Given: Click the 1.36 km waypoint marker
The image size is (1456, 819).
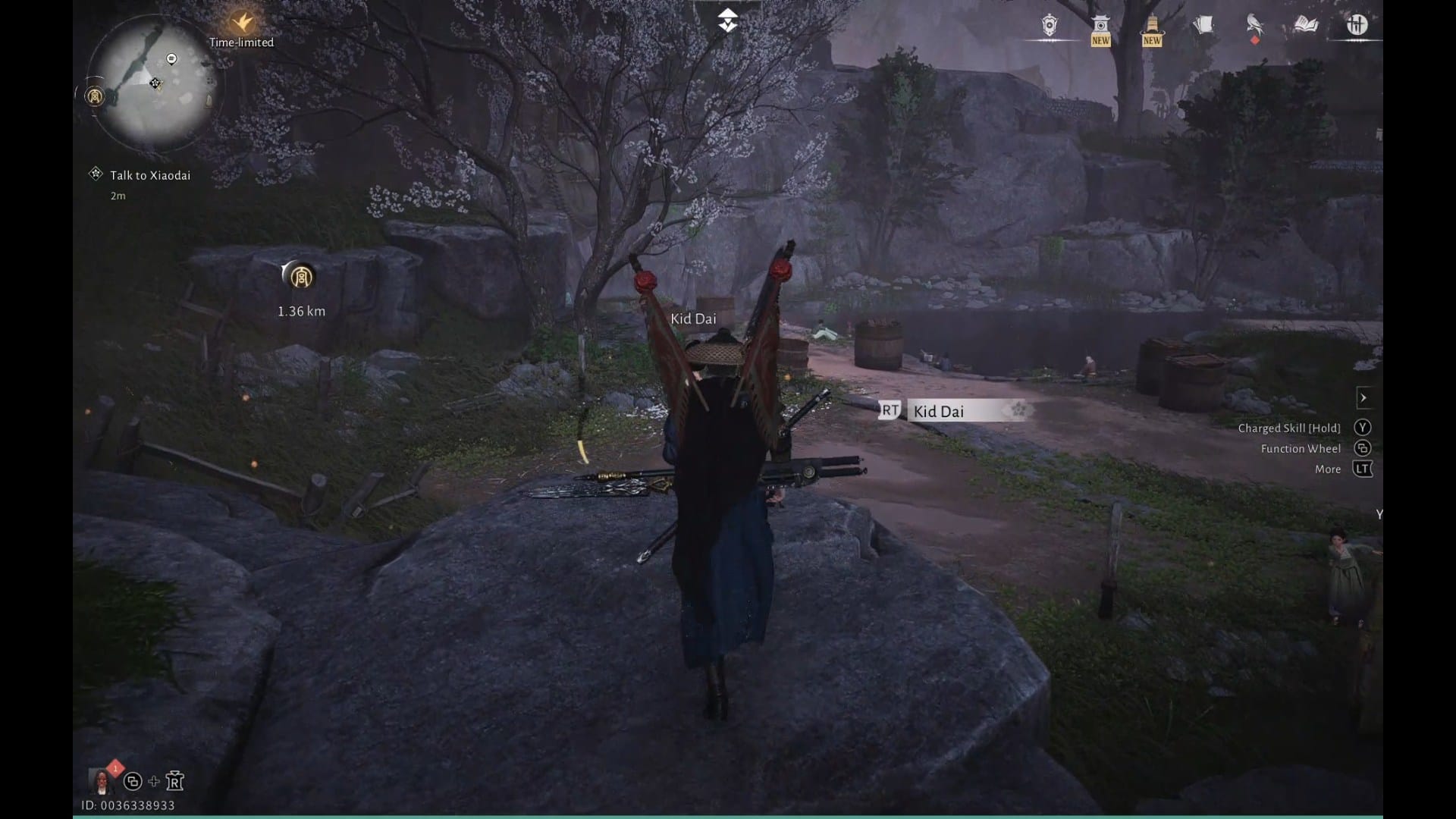Looking at the screenshot, I should point(301,278).
